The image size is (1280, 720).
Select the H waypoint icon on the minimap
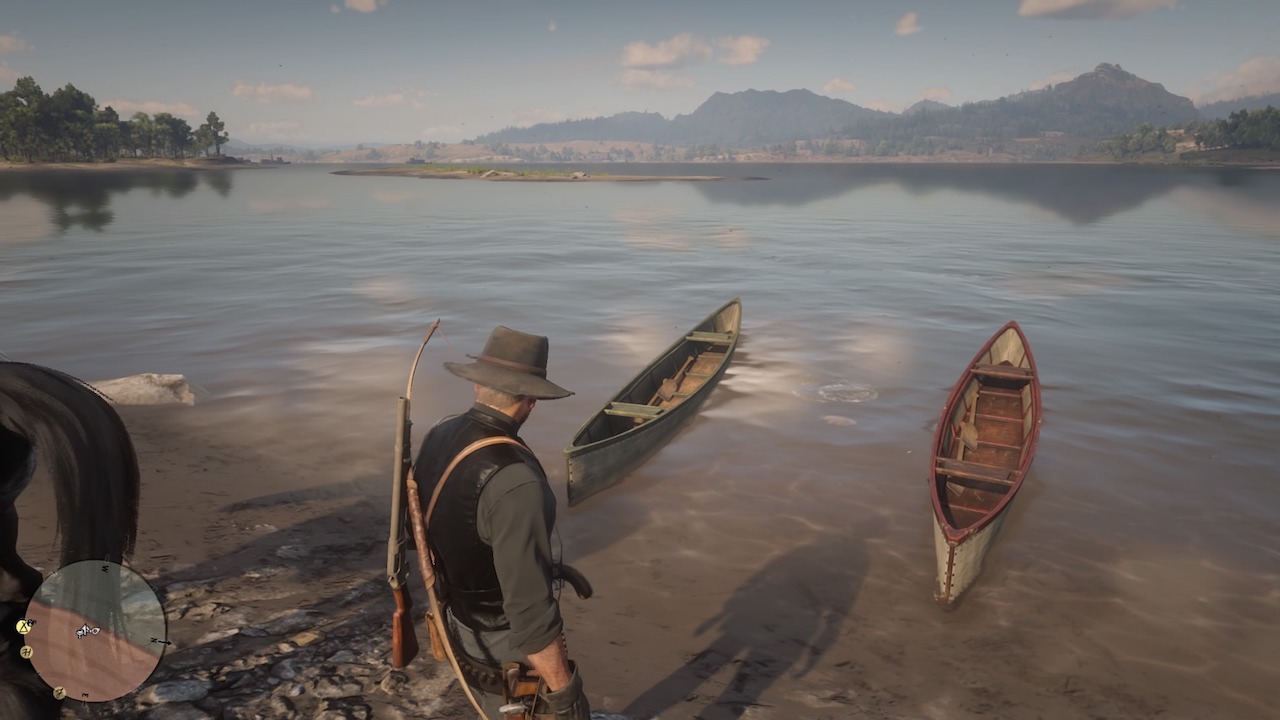[x=27, y=653]
